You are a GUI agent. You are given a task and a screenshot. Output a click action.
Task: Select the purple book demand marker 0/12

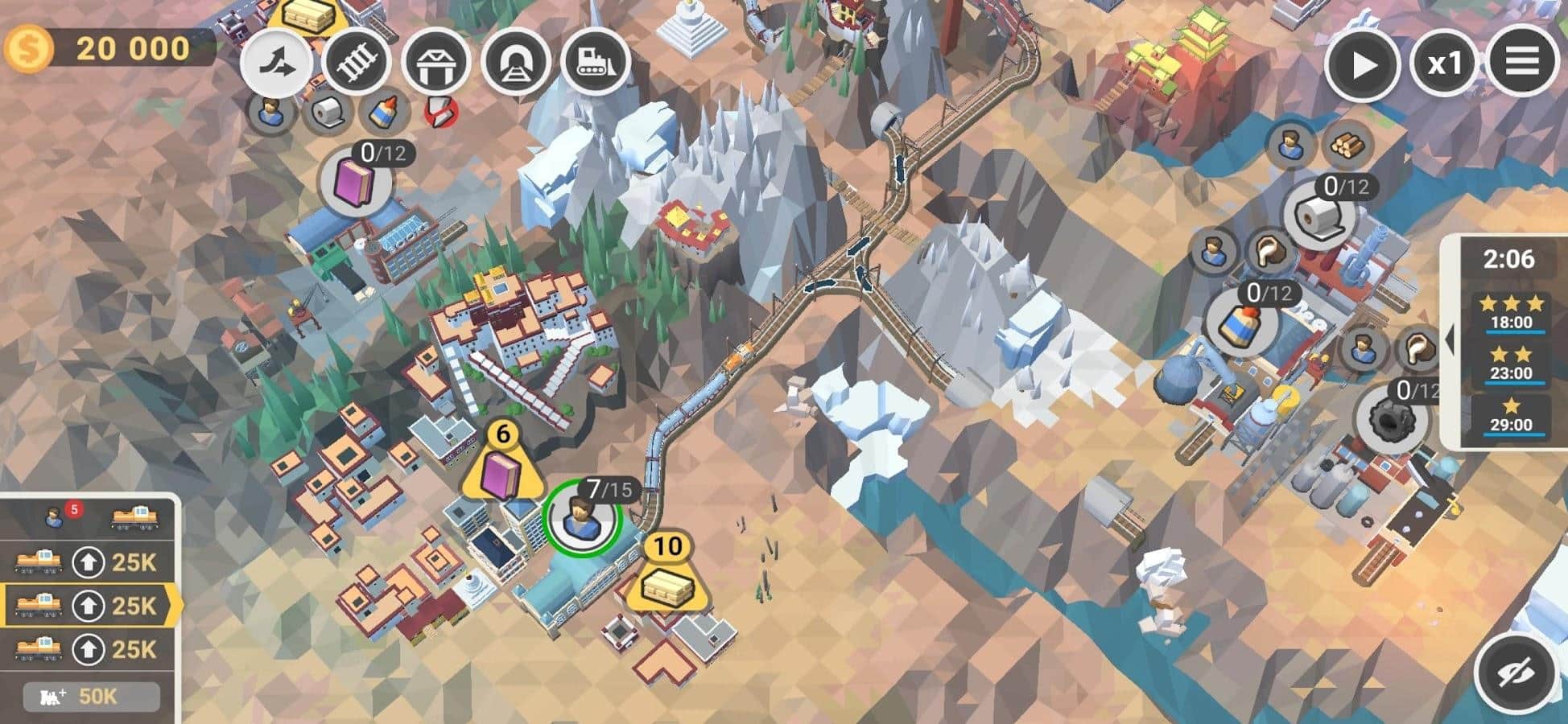click(356, 183)
